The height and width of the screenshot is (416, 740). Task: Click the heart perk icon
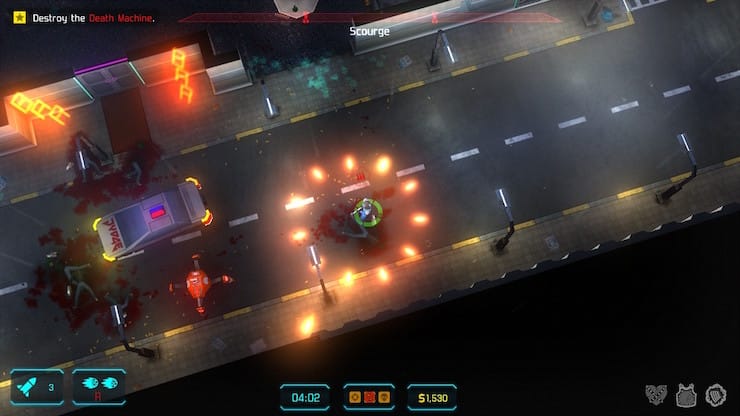[656, 395]
